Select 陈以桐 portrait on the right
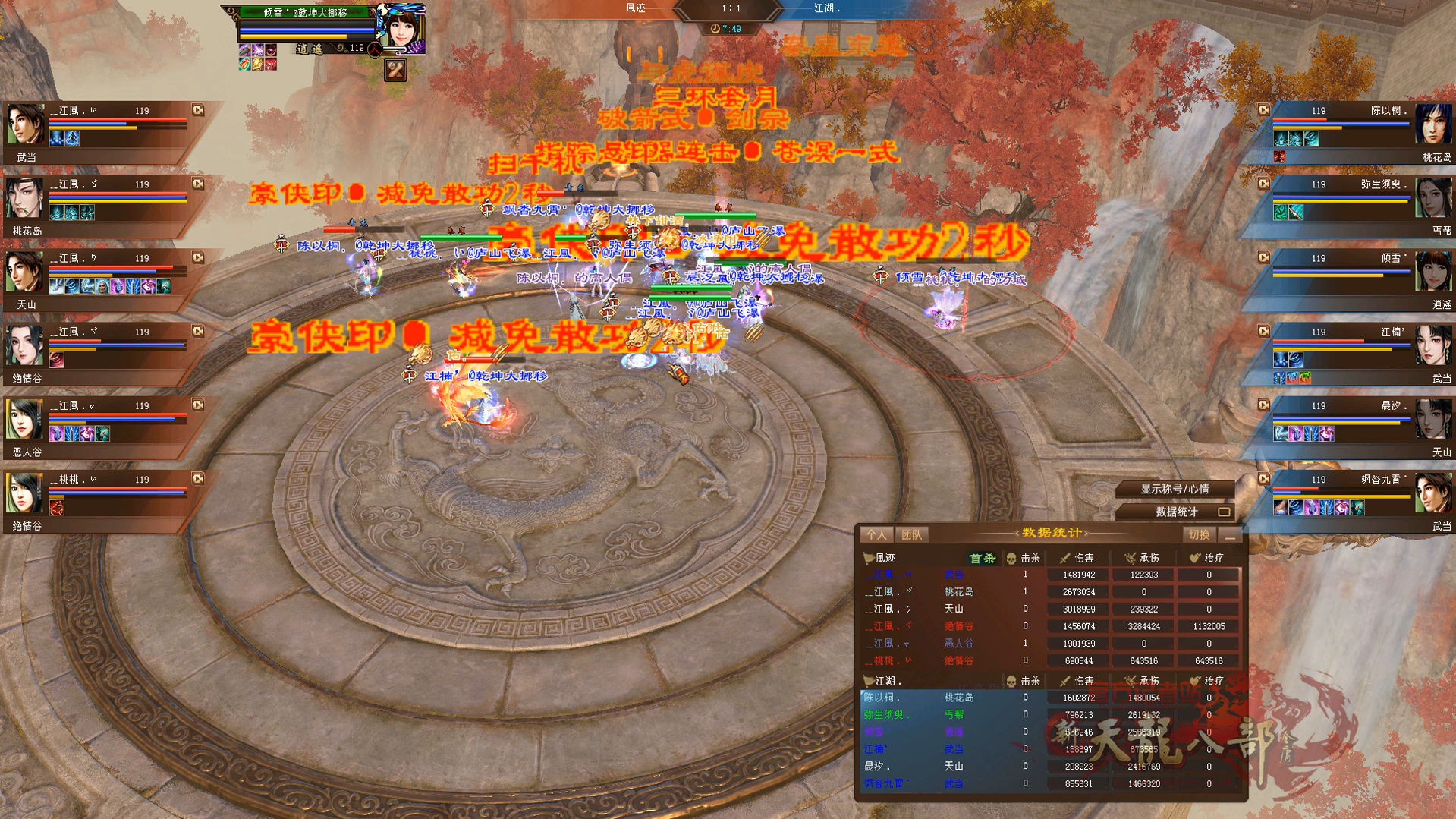1456x819 pixels. click(1432, 124)
